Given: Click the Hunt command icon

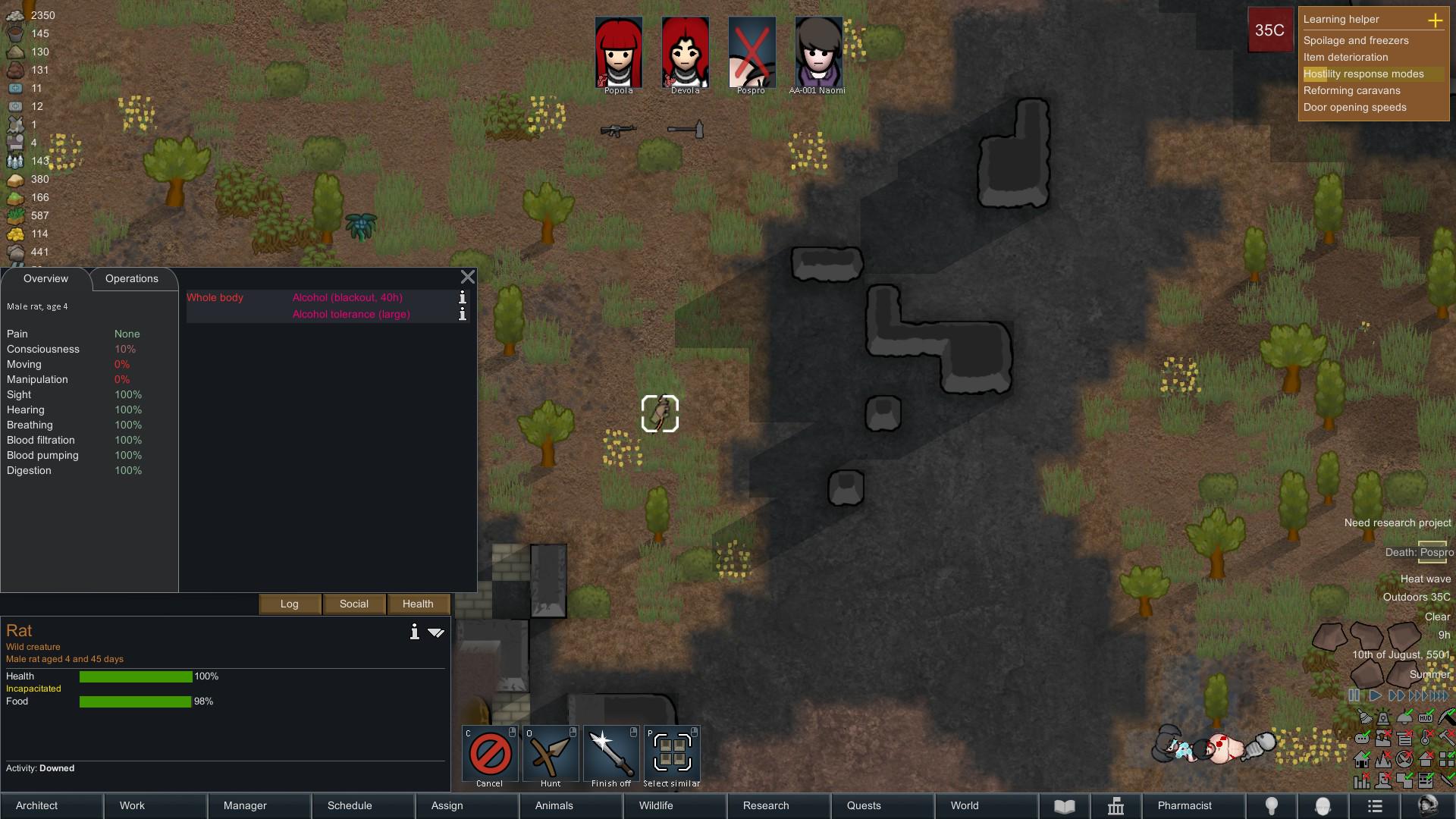Looking at the screenshot, I should 551,753.
